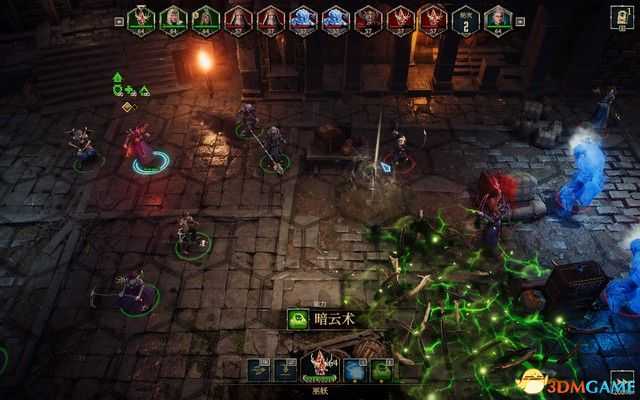640x400 pixels.
Task: Choose the first ability slot in the action bar
Action: pos(257,371)
